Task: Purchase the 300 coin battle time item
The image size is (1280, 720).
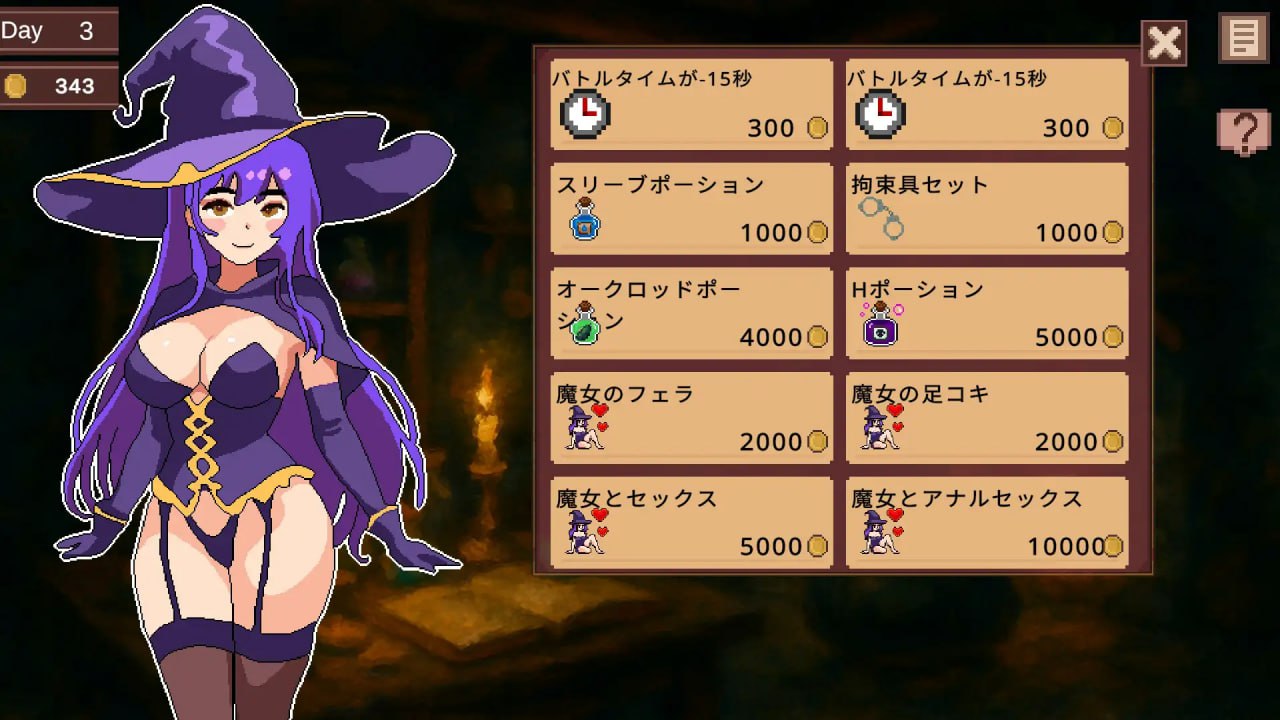Action: point(690,103)
